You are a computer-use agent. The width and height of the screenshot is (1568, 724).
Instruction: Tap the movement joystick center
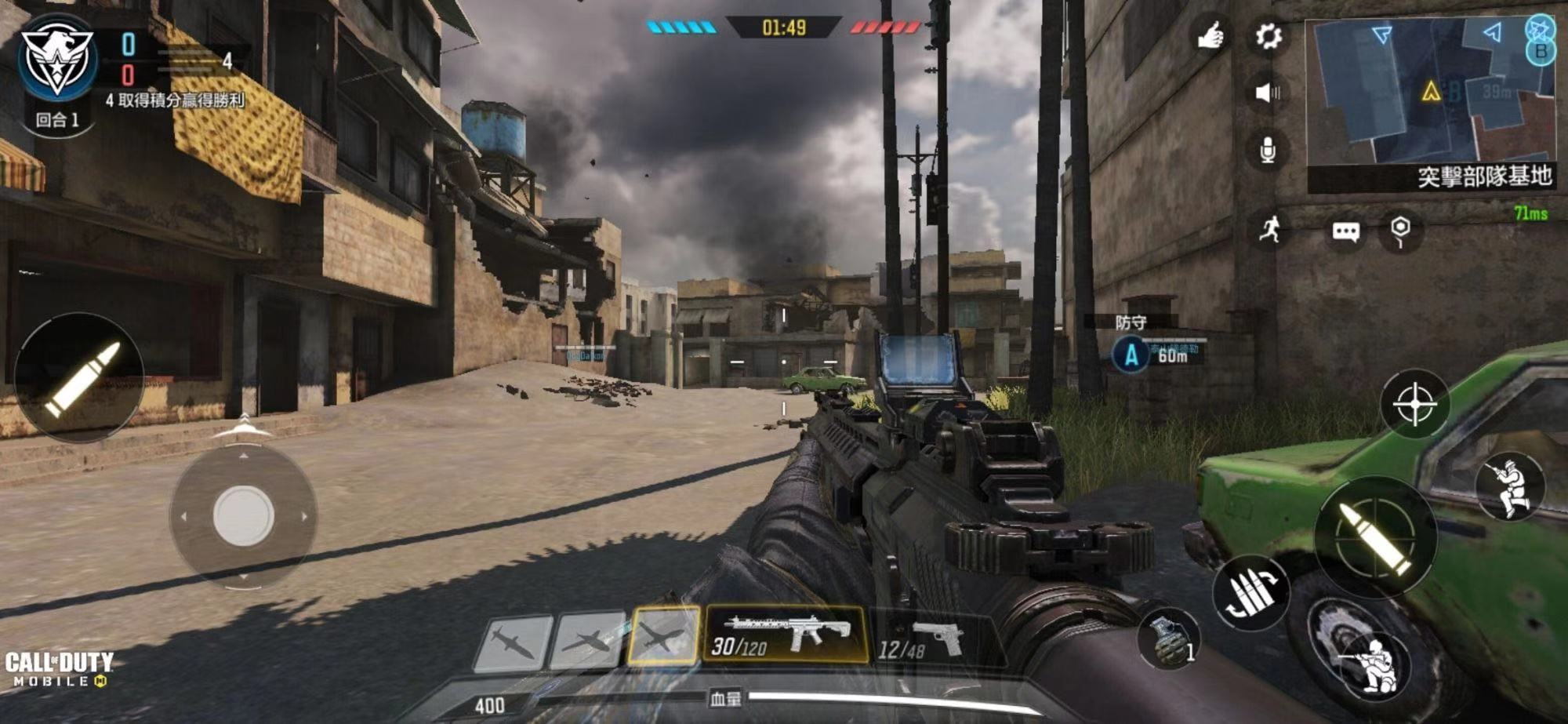point(243,515)
